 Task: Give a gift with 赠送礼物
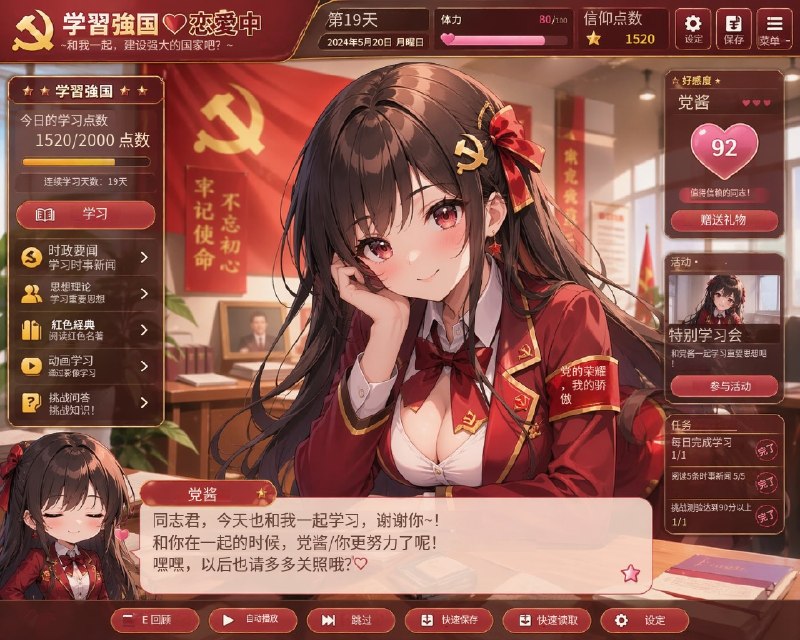tap(724, 220)
